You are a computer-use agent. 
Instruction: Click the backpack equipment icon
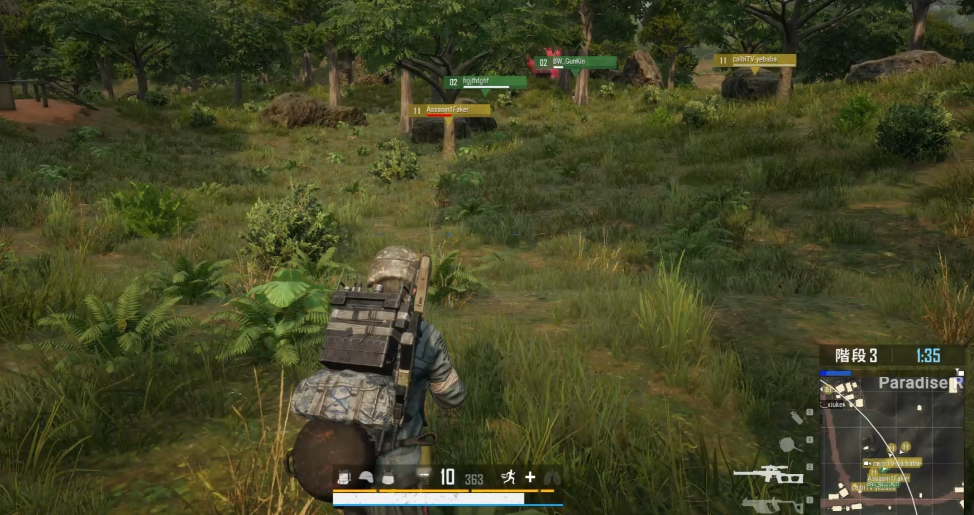click(344, 479)
